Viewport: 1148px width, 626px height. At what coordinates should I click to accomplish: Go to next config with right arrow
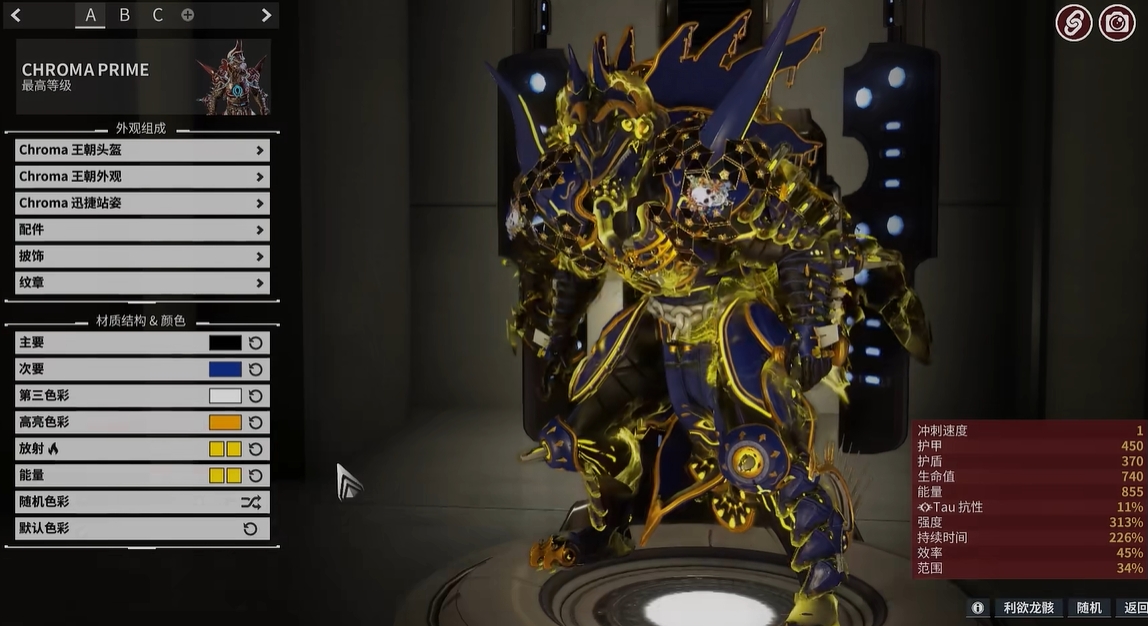coord(266,15)
